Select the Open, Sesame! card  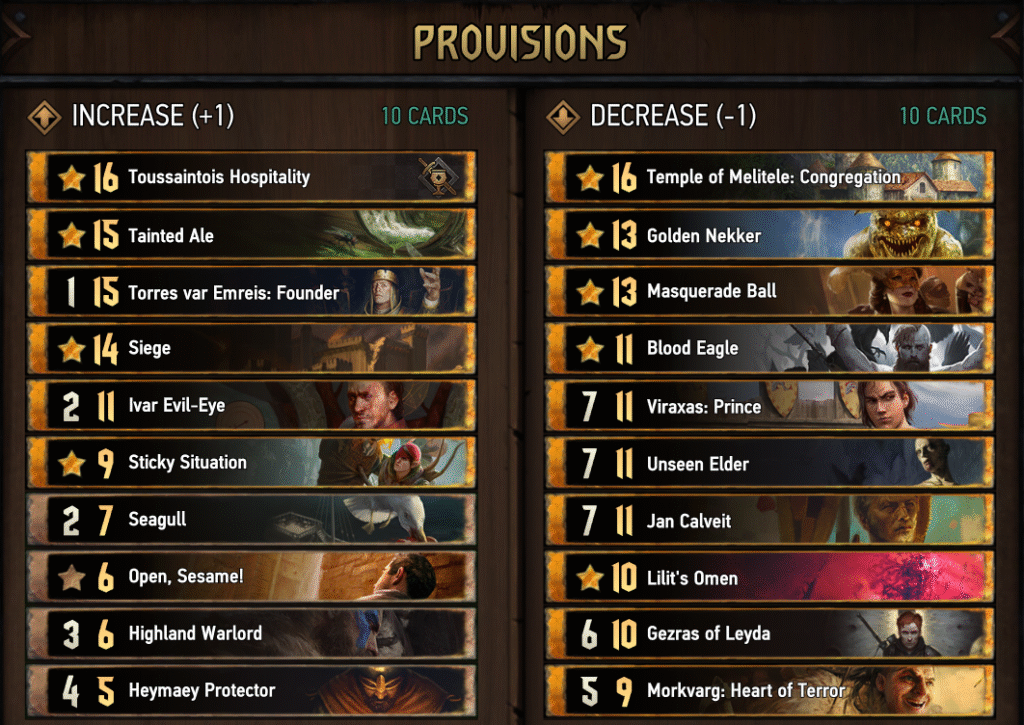coord(250,577)
